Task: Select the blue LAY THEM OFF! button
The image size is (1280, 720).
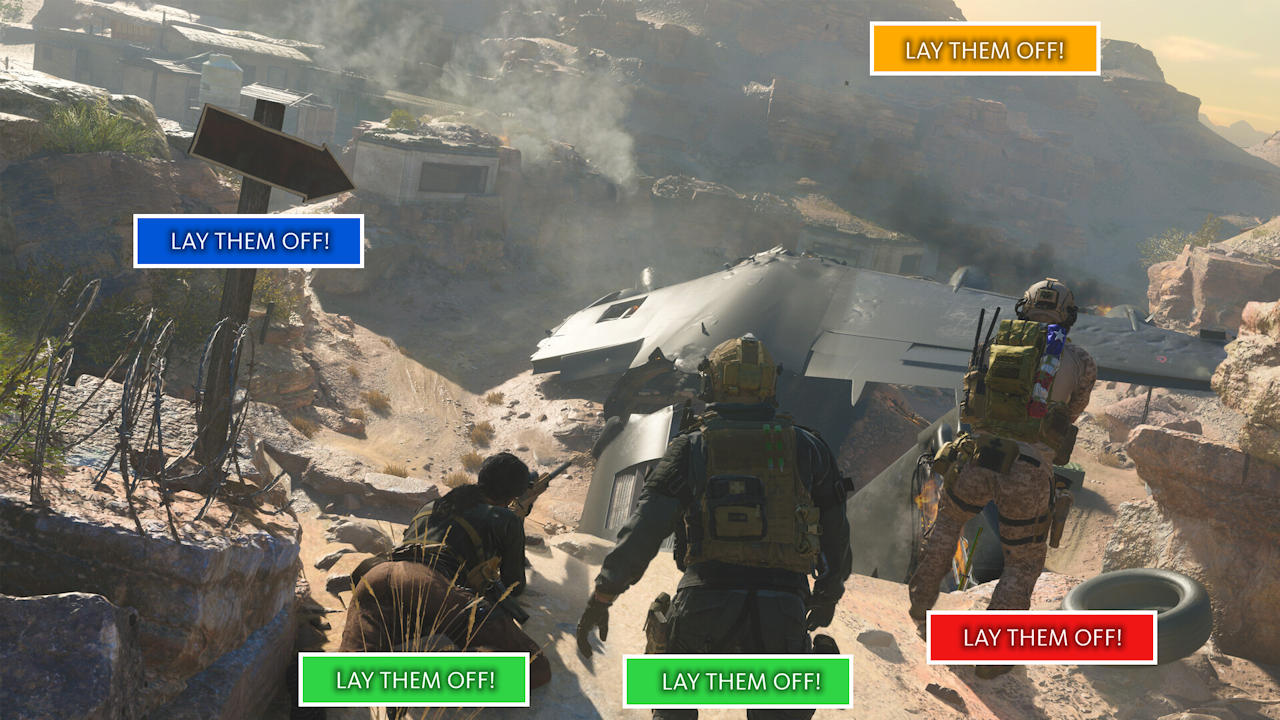Action: coord(248,241)
